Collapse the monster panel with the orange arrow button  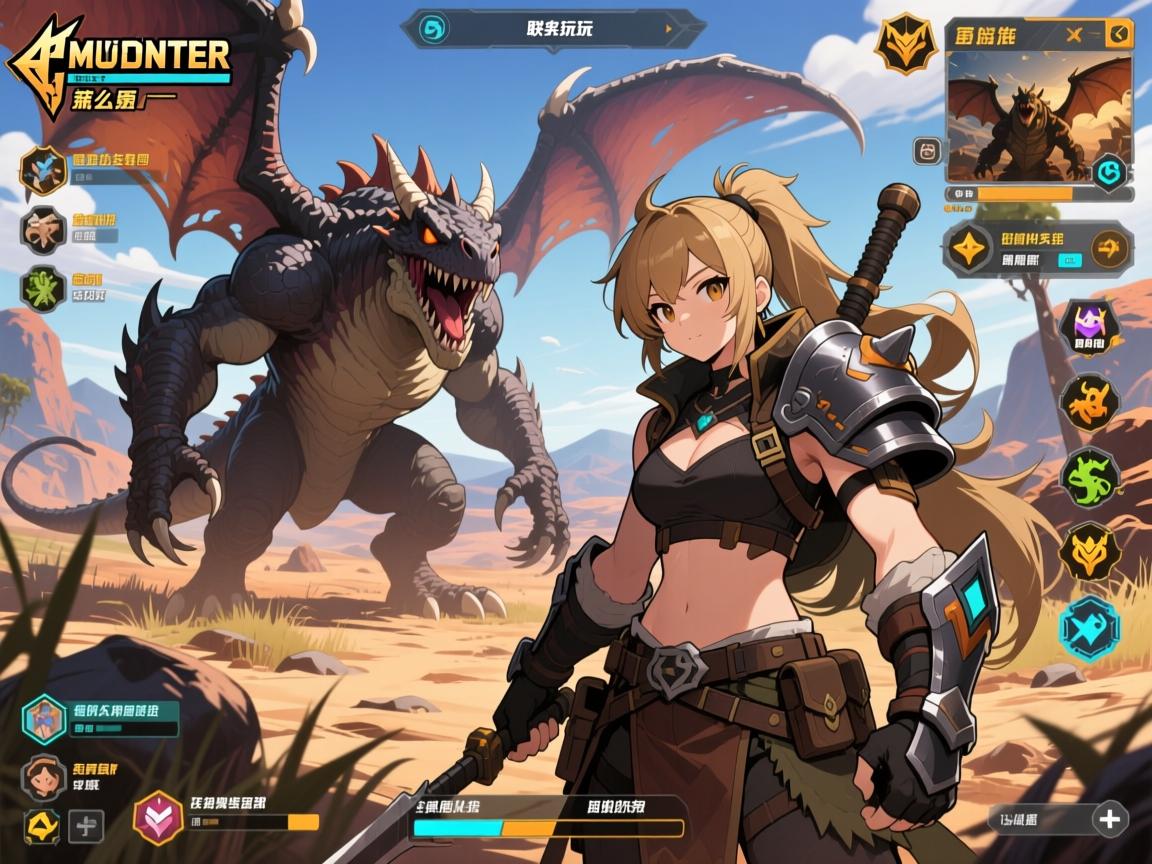[1119, 36]
